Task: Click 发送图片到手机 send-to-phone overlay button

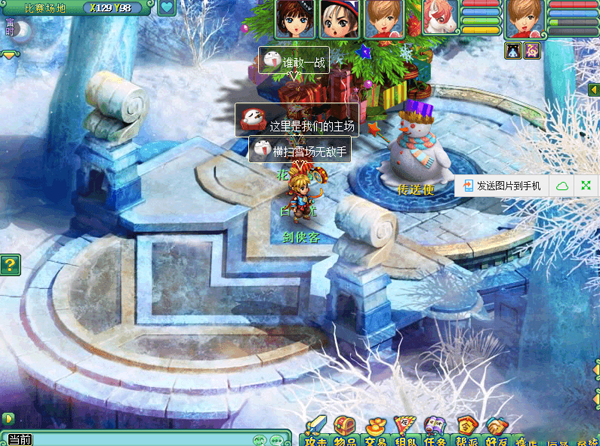Action: (500, 186)
